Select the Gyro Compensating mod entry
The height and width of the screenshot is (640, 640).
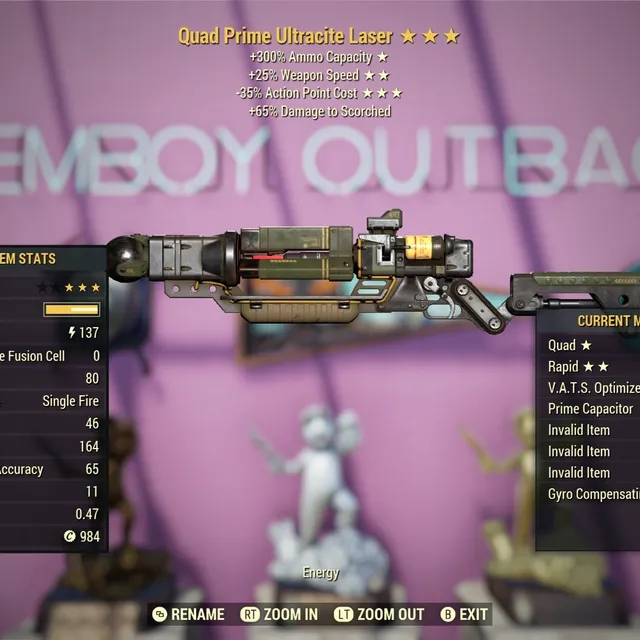click(592, 493)
